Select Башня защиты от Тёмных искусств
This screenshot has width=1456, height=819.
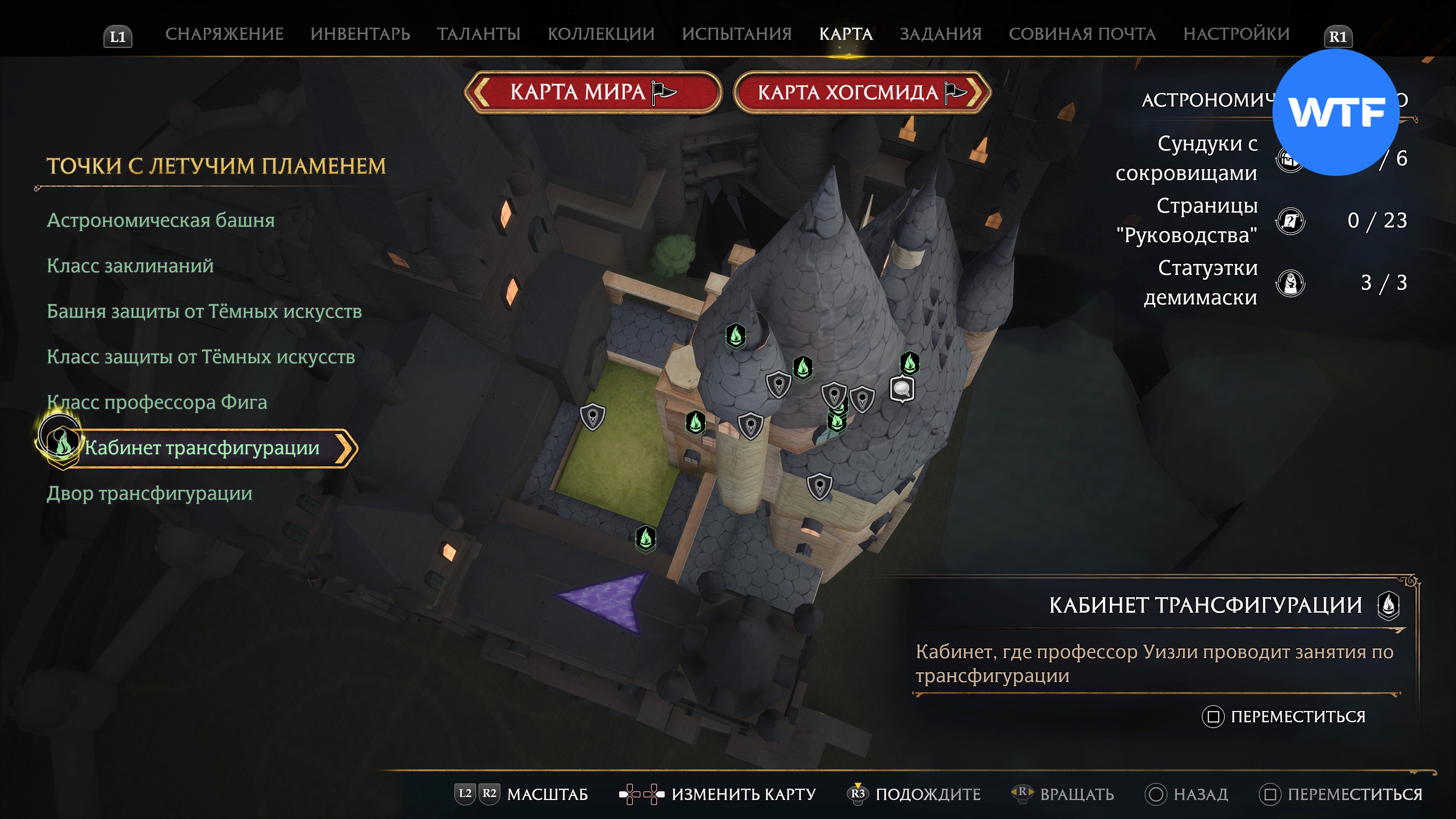point(204,311)
